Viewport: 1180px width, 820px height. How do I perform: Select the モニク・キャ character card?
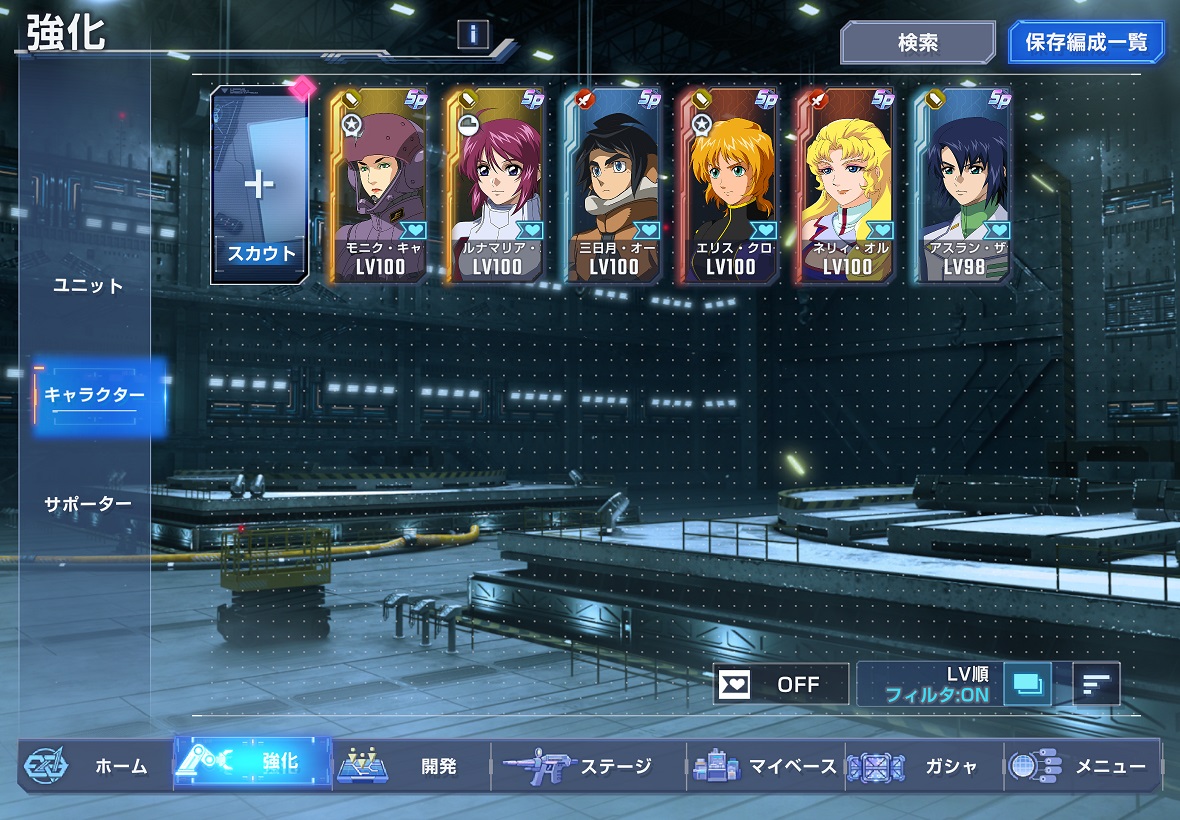click(379, 186)
